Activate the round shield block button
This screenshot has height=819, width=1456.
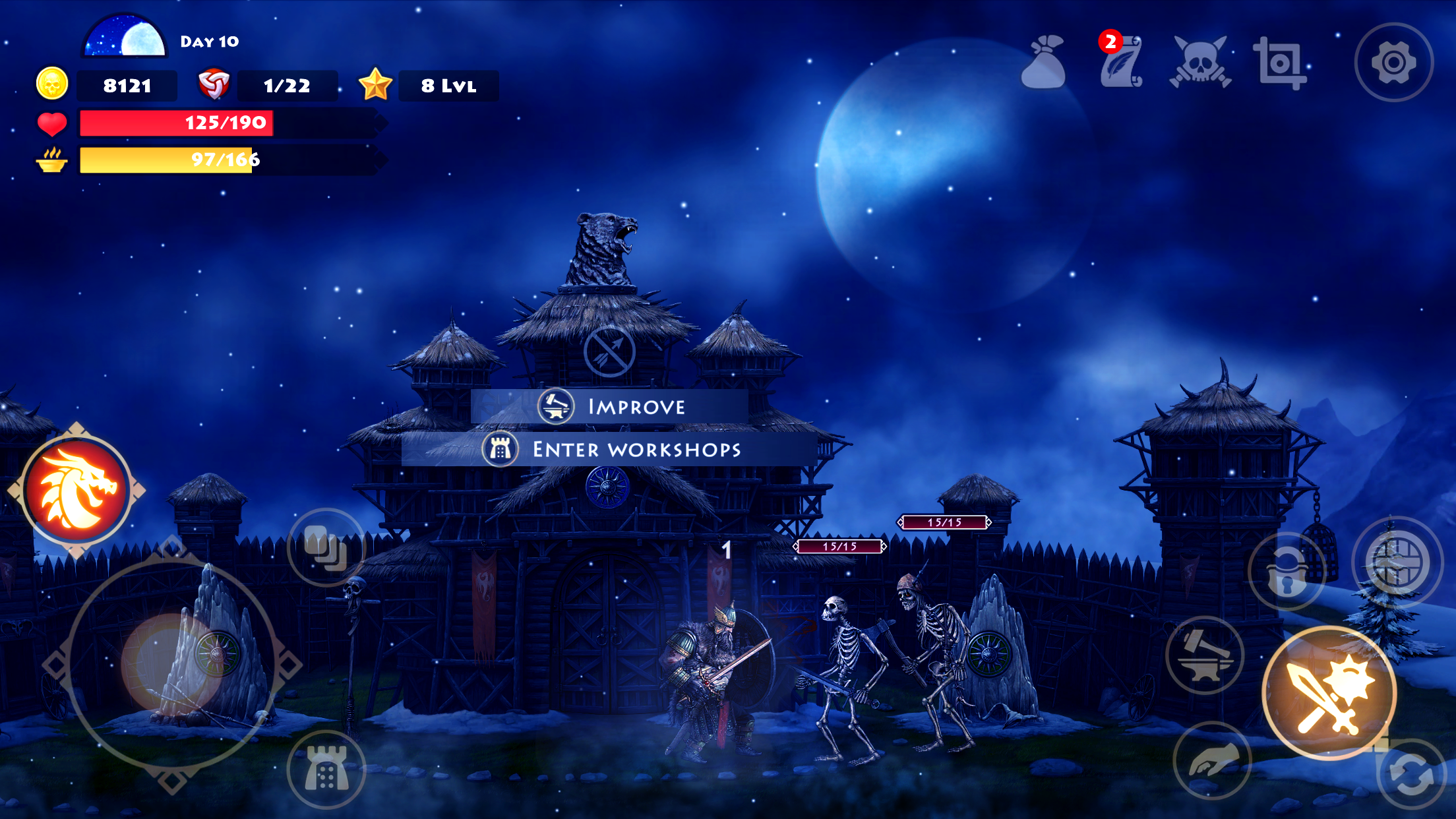click(x=1397, y=561)
